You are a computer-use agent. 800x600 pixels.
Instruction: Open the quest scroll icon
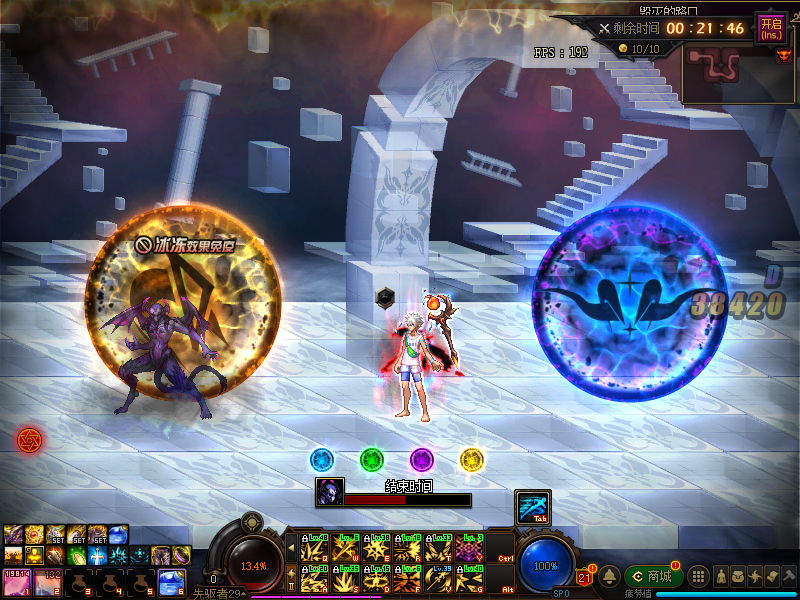pos(772,576)
